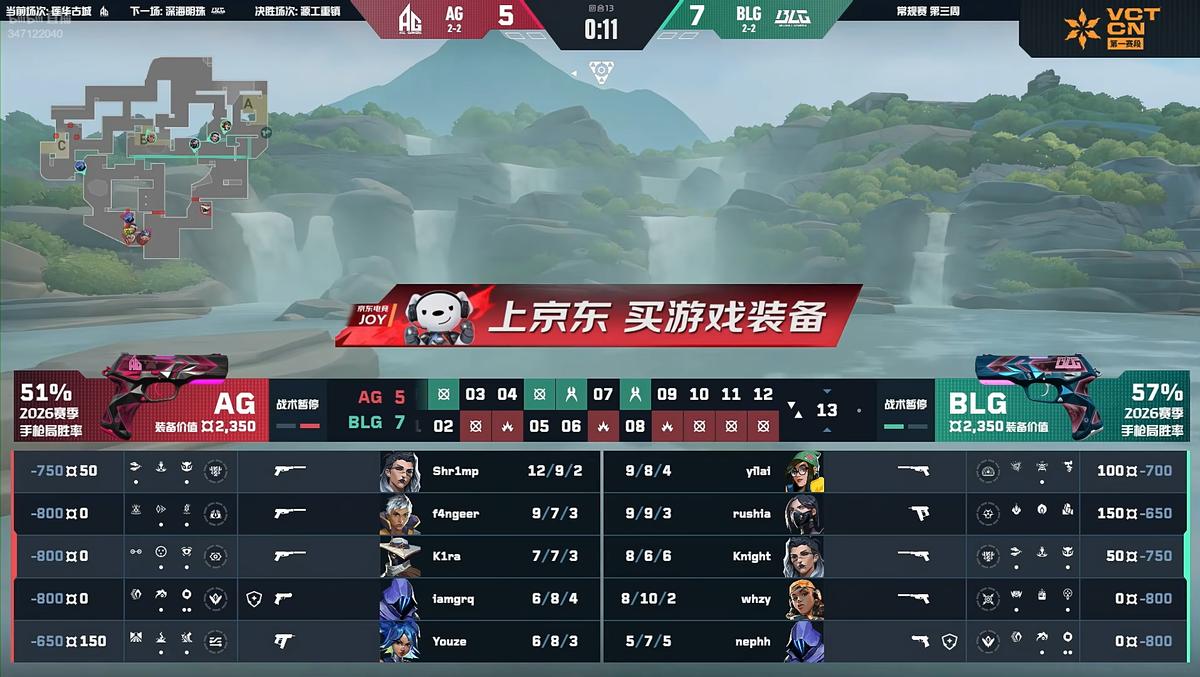The image size is (1200, 677).
Task: Select iamgrq's agent portrait
Action: tap(400, 599)
